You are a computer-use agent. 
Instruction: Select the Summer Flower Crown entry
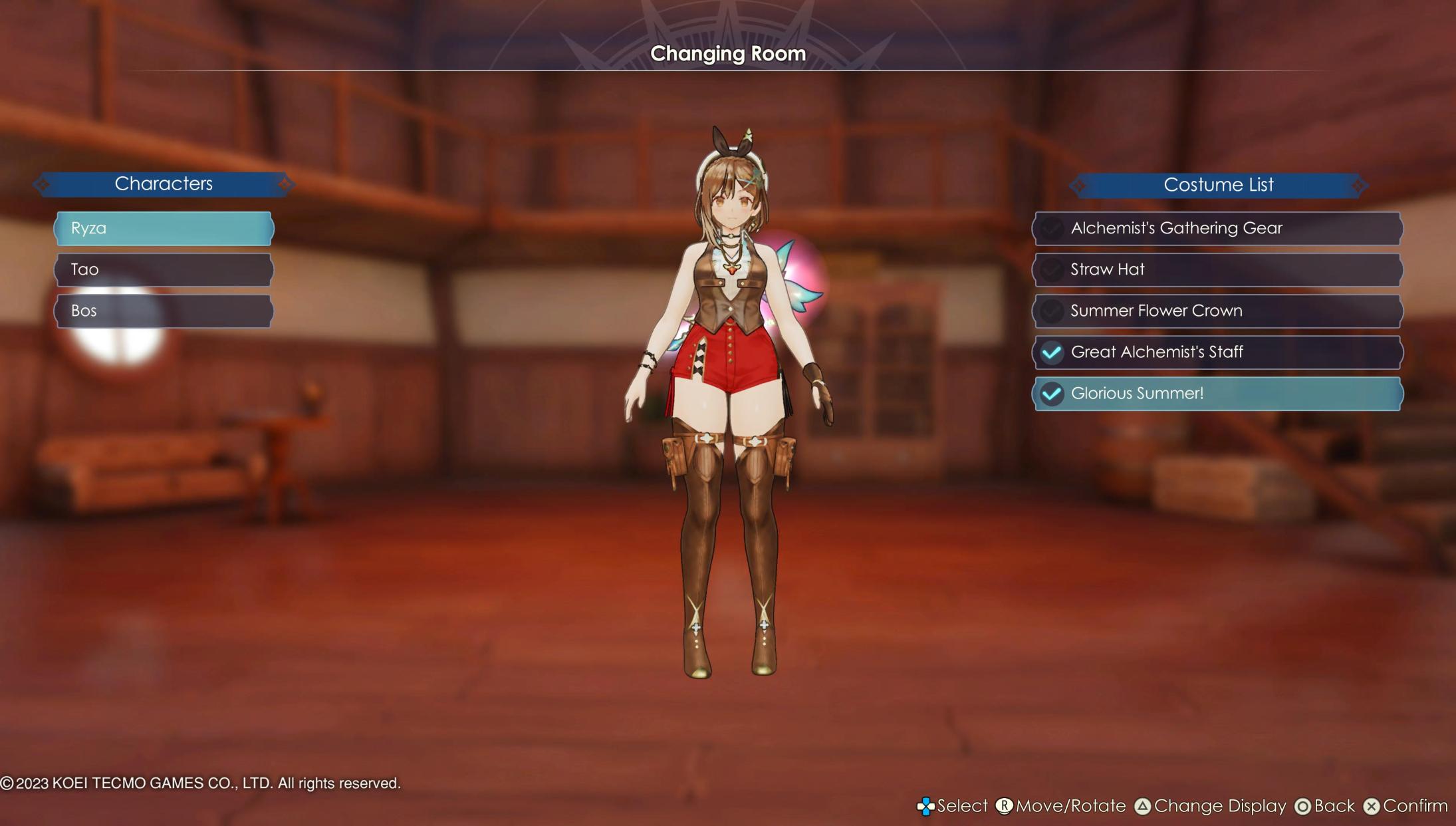pos(1217,311)
